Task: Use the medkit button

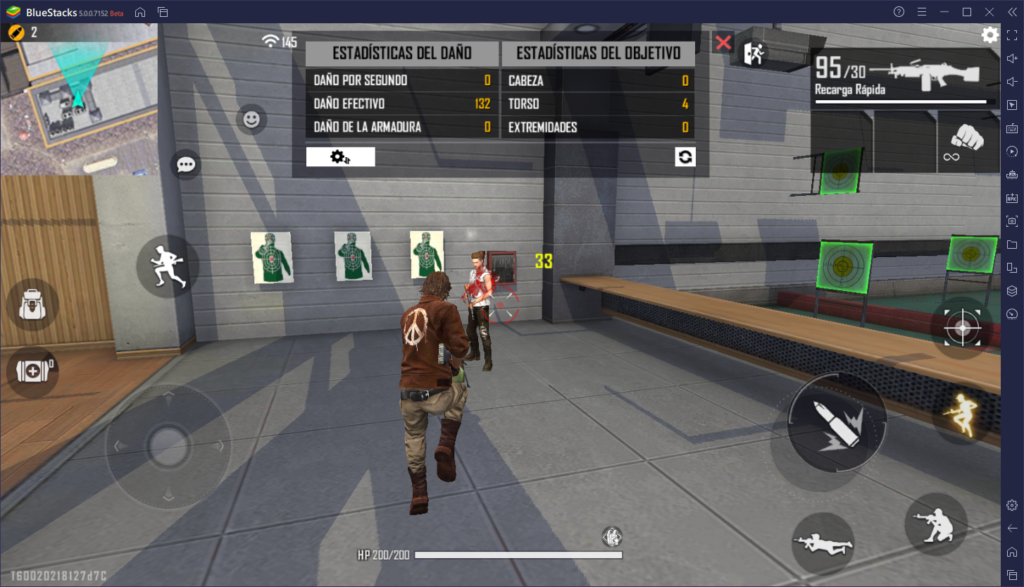Action: (31, 371)
